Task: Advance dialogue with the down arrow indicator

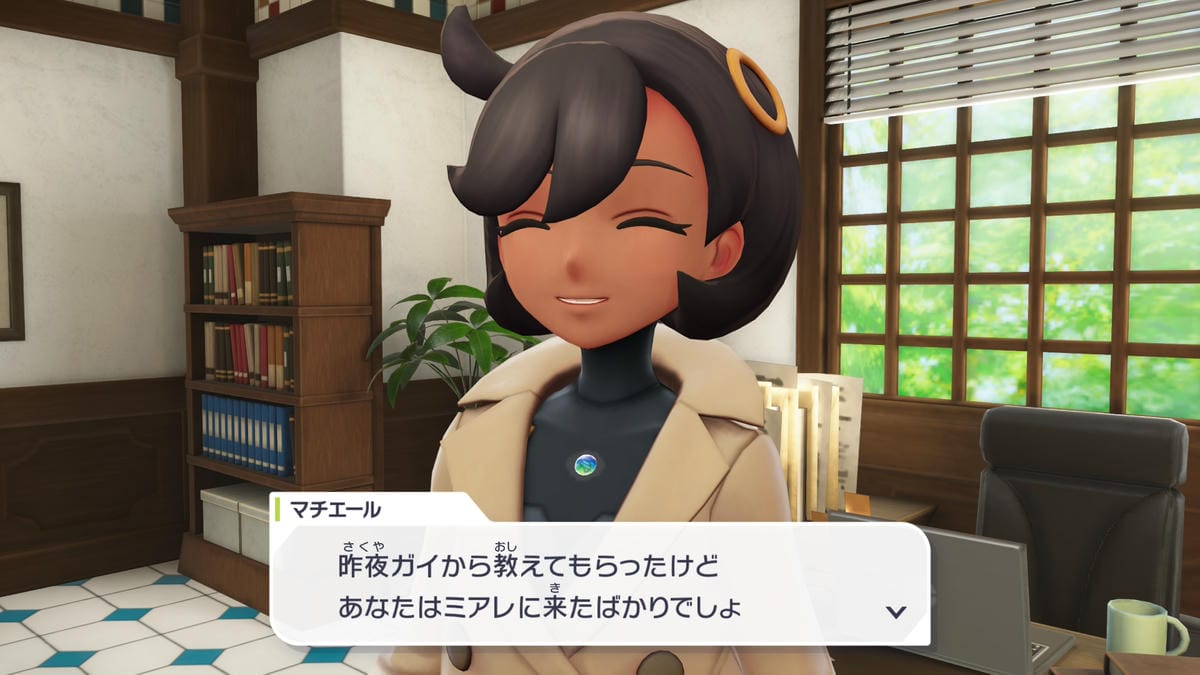Action: click(896, 611)
